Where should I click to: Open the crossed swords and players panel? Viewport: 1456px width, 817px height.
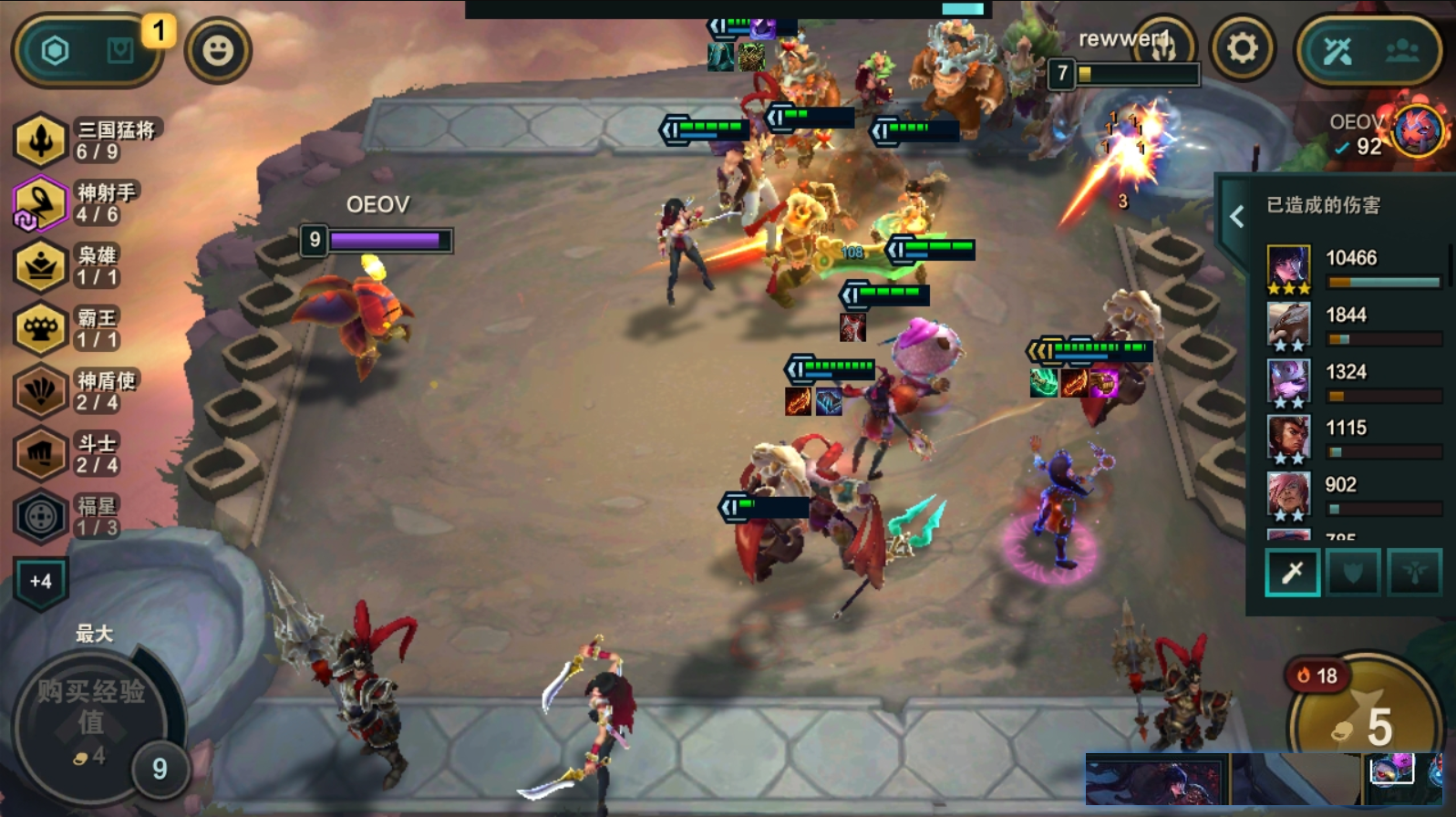click(1368, 51)
